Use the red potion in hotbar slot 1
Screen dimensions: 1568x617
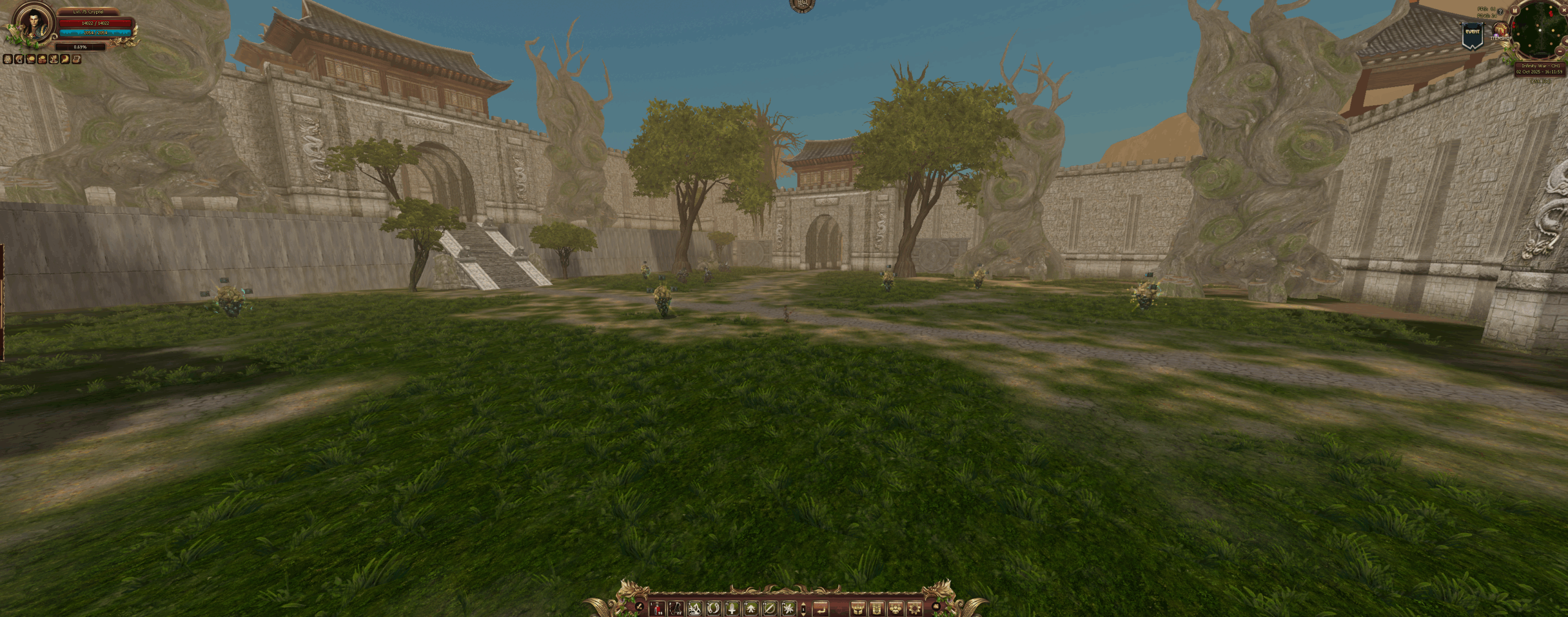click(658, 608)
